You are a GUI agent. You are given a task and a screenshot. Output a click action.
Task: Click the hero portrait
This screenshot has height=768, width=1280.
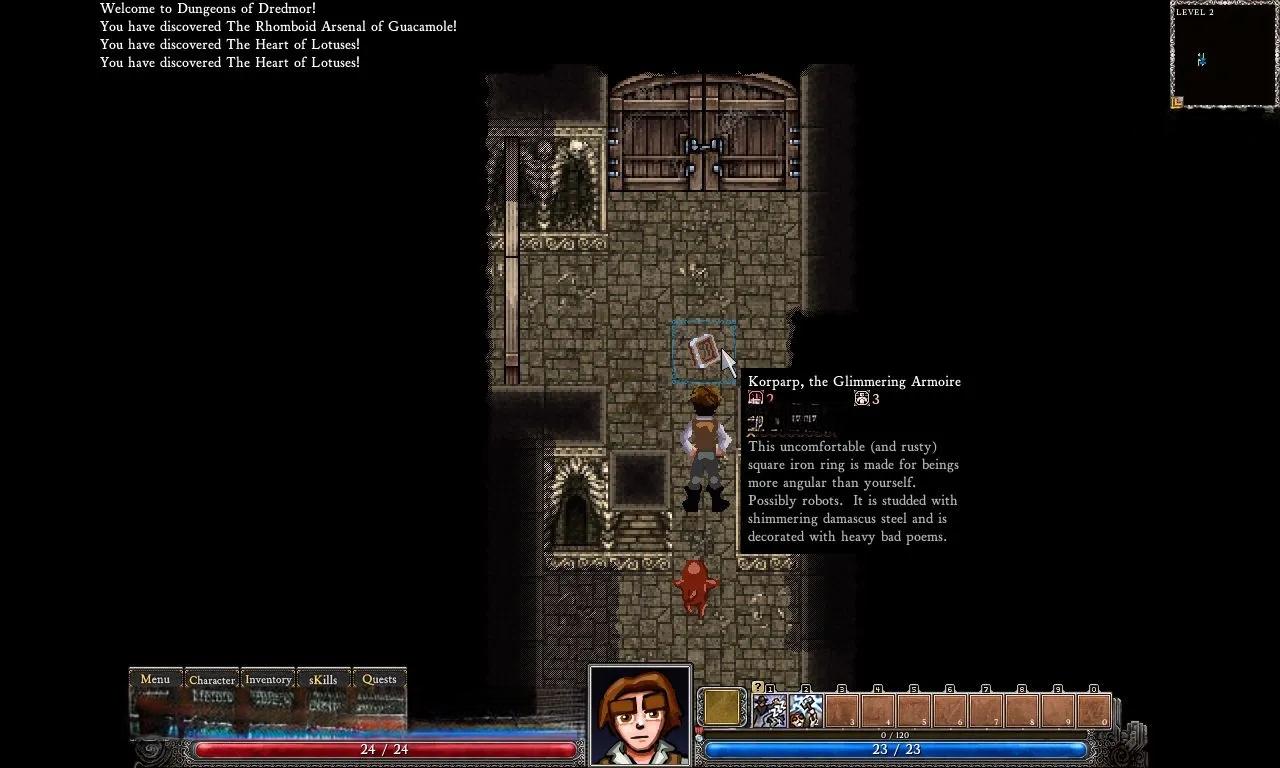pos(640,715)
